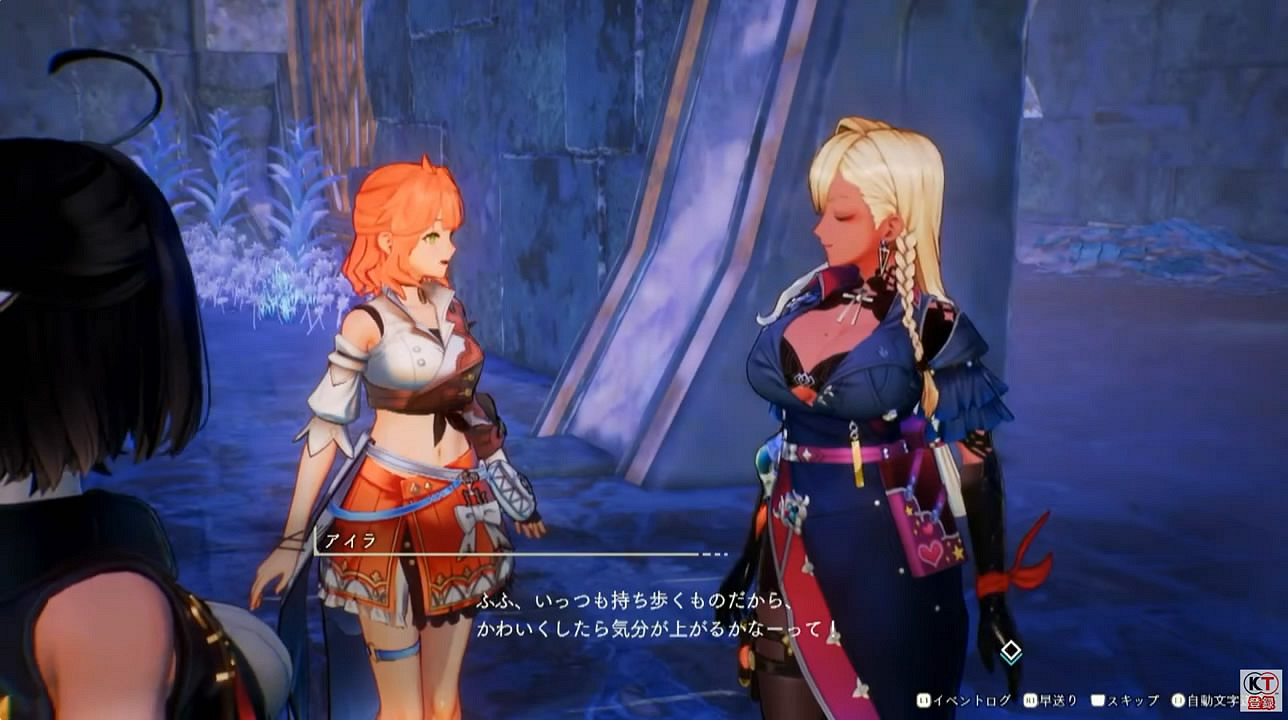This screenshot has width=1288, height=720.
Task: Click the circle auto-text button icon
Action: pos(1177,702)
